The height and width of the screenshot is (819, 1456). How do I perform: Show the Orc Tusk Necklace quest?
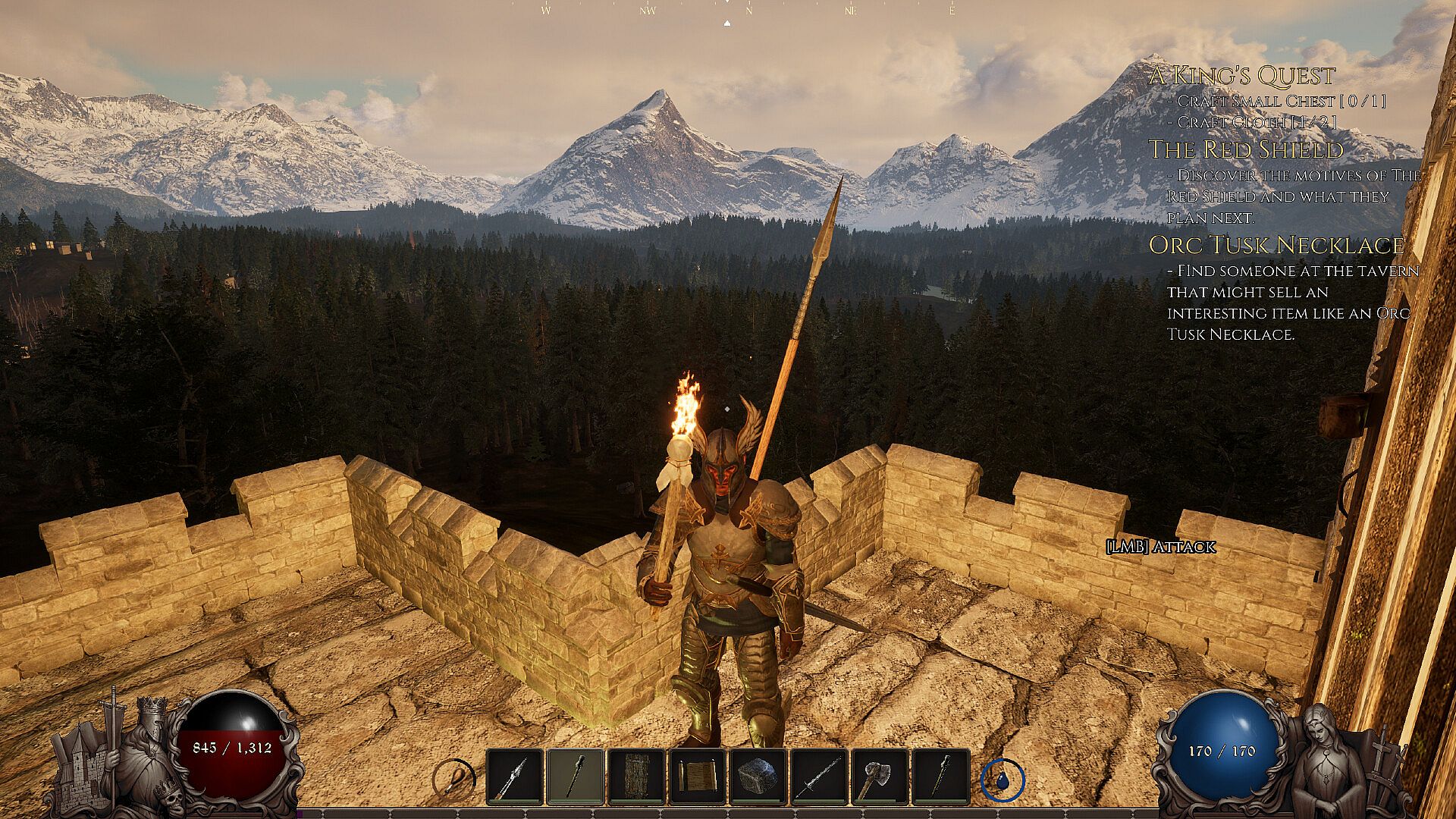tap(1276, 245)
